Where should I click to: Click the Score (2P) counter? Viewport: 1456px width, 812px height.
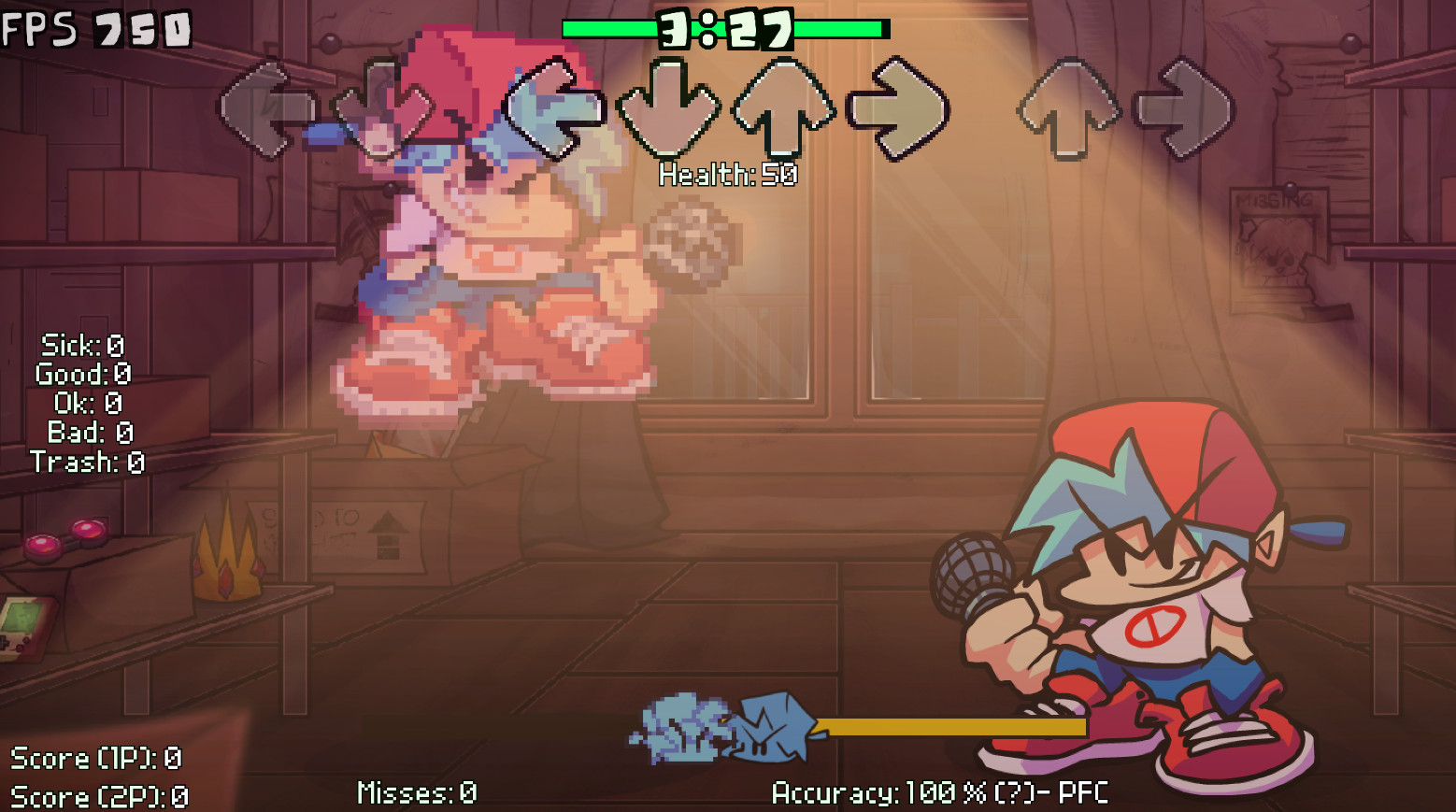[x=98, y=797]
